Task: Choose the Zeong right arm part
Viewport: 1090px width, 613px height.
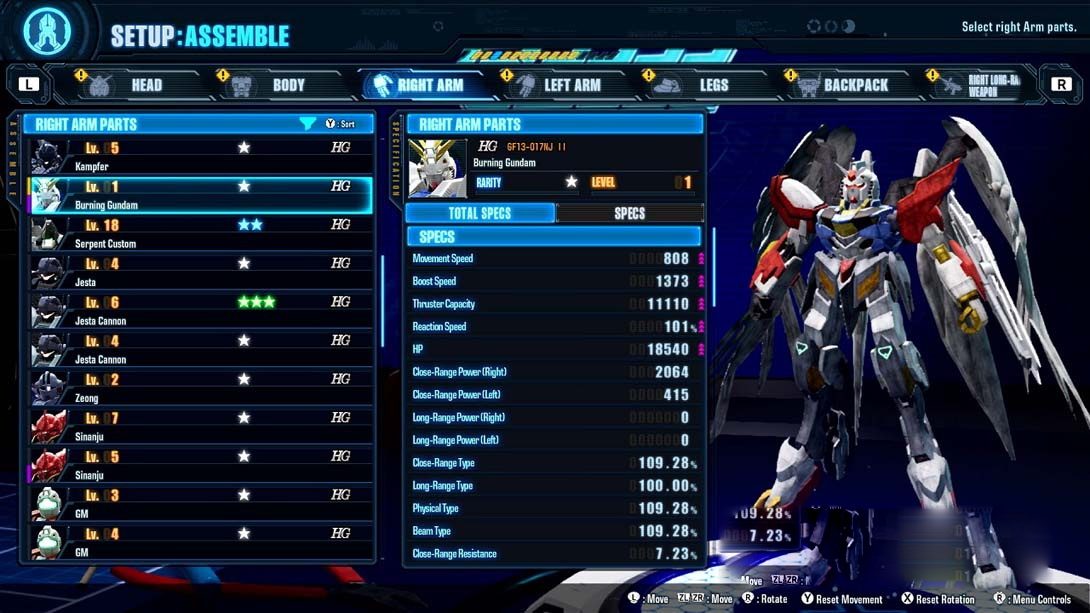Action: coord(200,388)
